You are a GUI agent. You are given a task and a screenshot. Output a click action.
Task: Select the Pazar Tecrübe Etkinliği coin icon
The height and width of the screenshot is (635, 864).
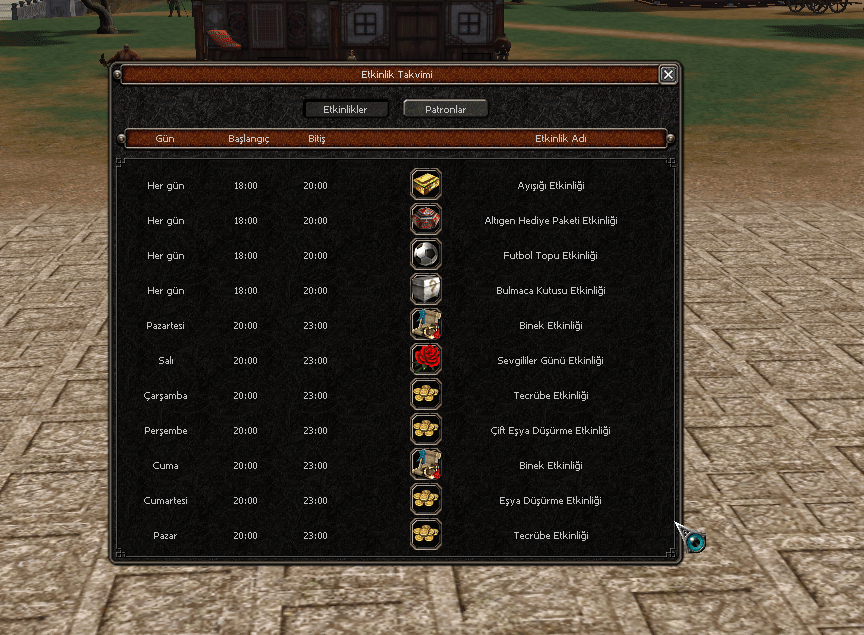pos(426,535)
